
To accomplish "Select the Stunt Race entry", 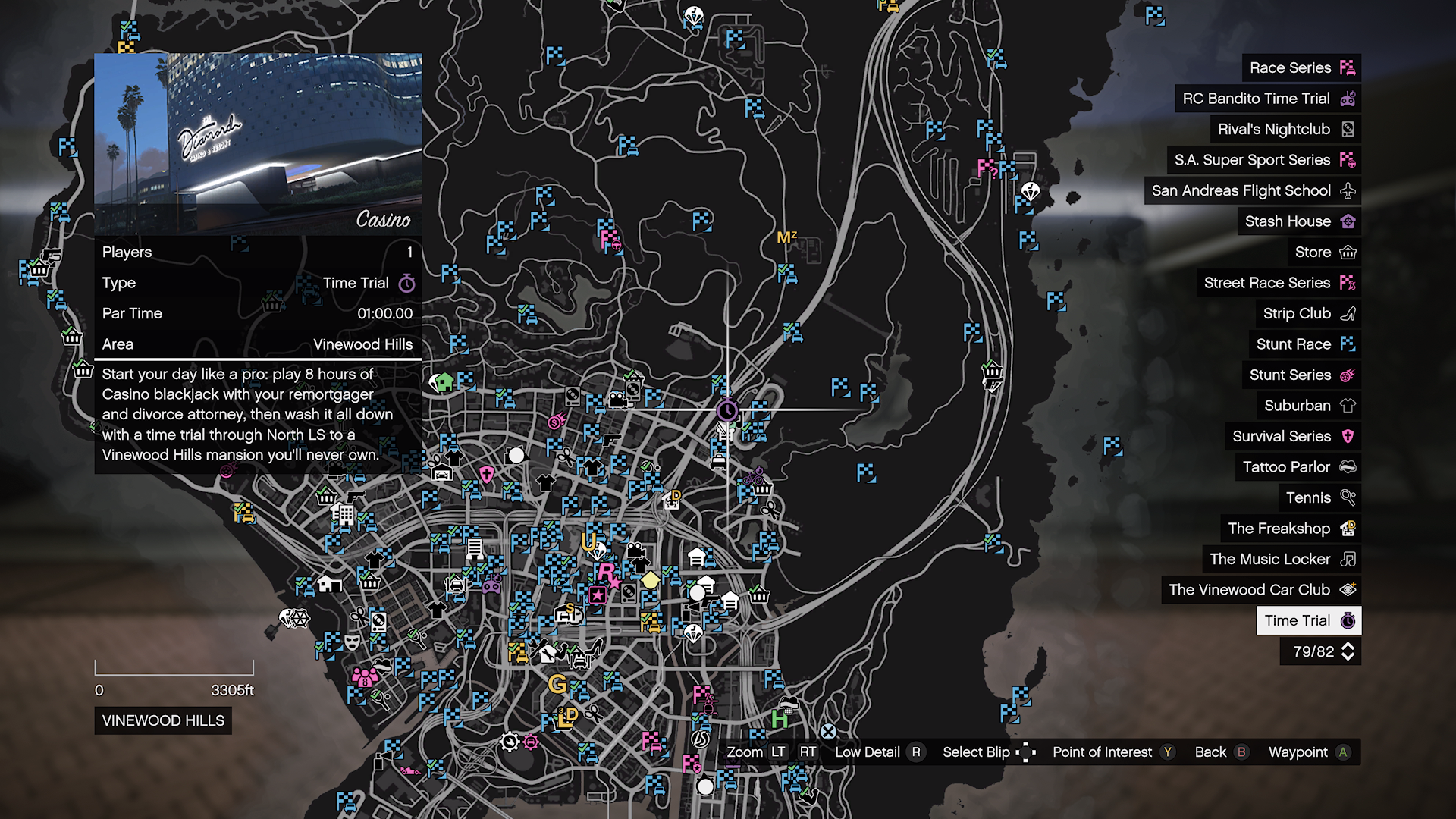I will pyautogui.click(x=1304, y=344).
